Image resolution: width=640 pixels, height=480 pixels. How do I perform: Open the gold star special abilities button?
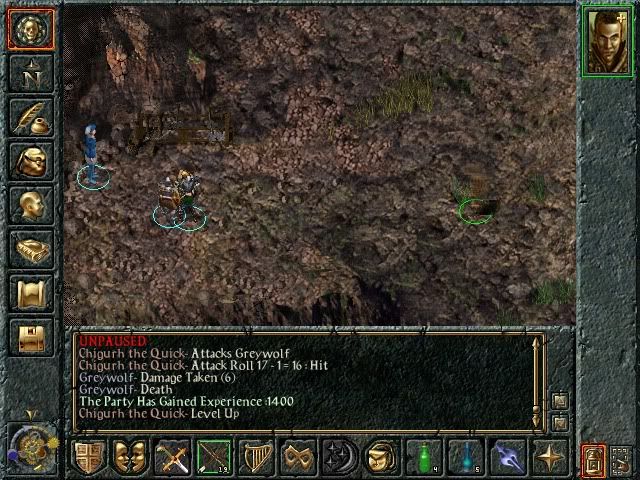(550, 457)
